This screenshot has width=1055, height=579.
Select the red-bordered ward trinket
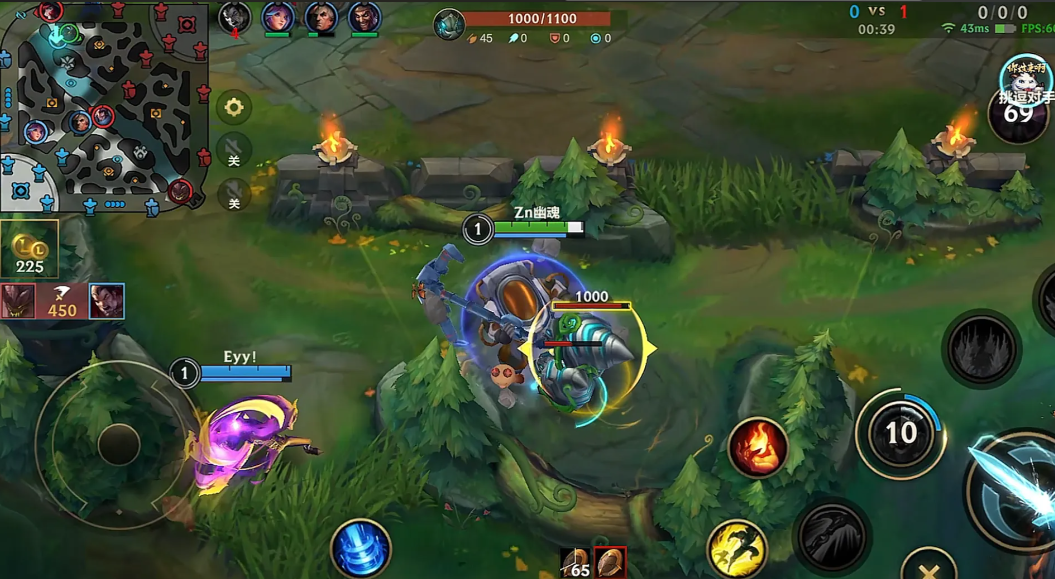pyautogui.click(x=609, y=563)
